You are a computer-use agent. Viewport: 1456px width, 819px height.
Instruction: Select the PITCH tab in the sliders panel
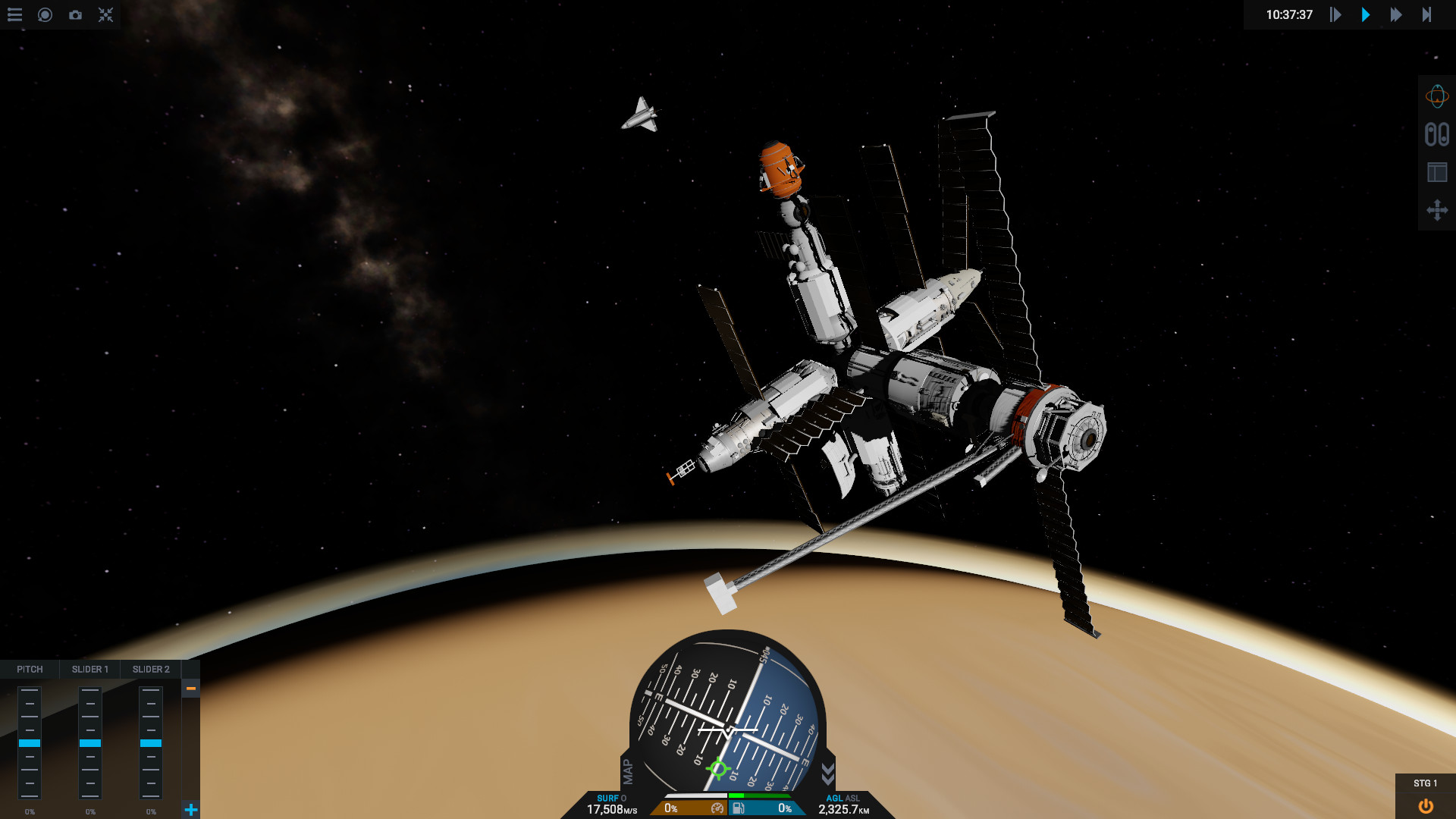[30, 669]
